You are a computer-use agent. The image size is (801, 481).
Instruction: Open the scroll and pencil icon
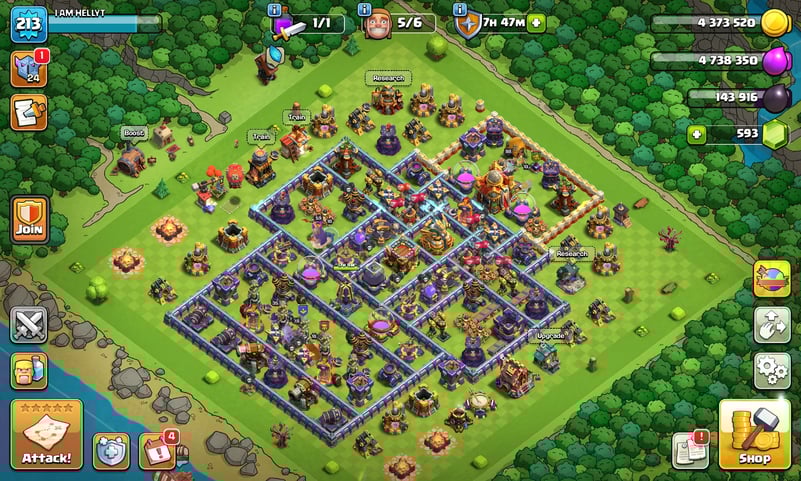pos(28,112)
